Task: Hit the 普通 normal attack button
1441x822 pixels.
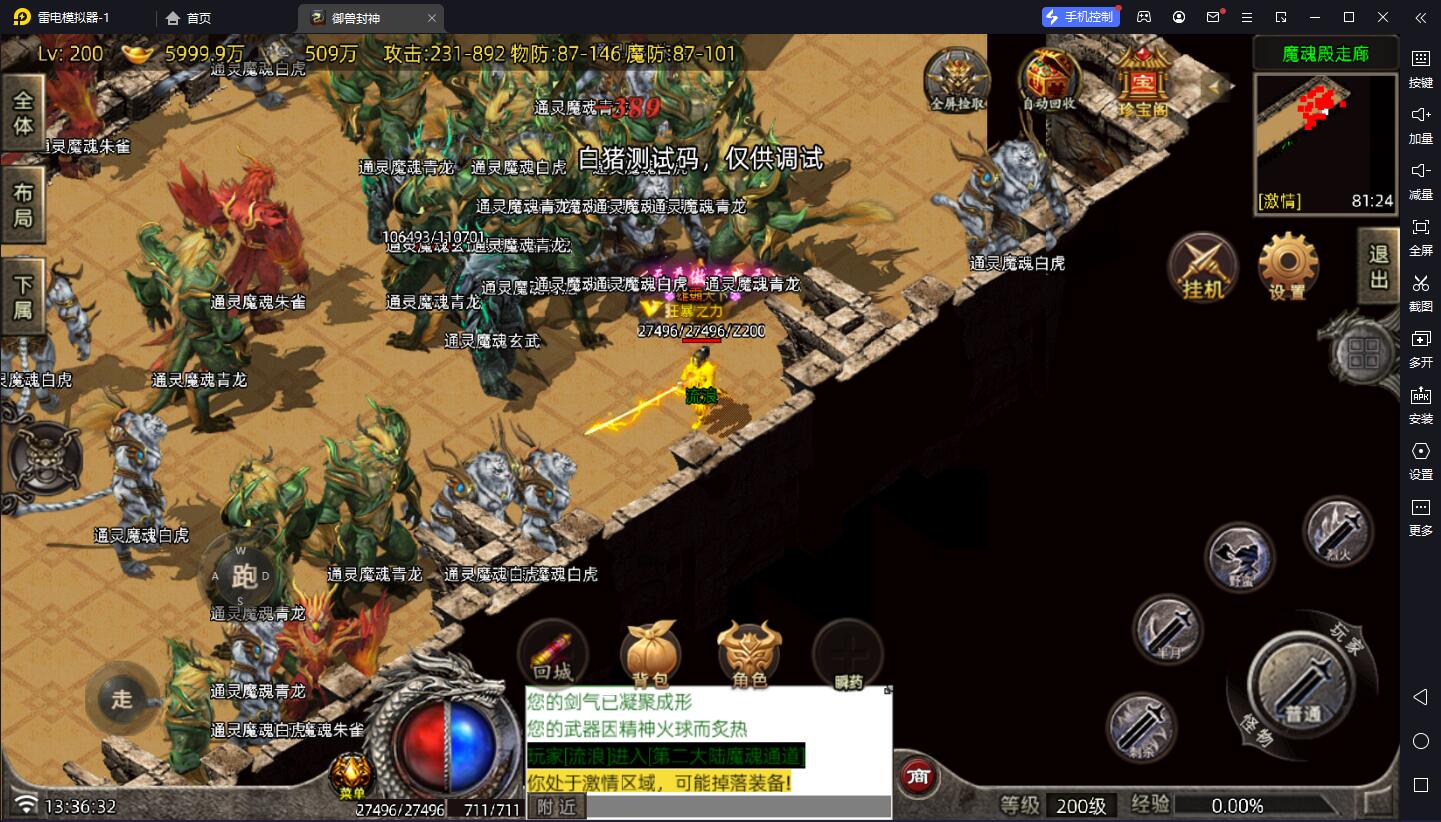Action: click(x=1302, y=688)
